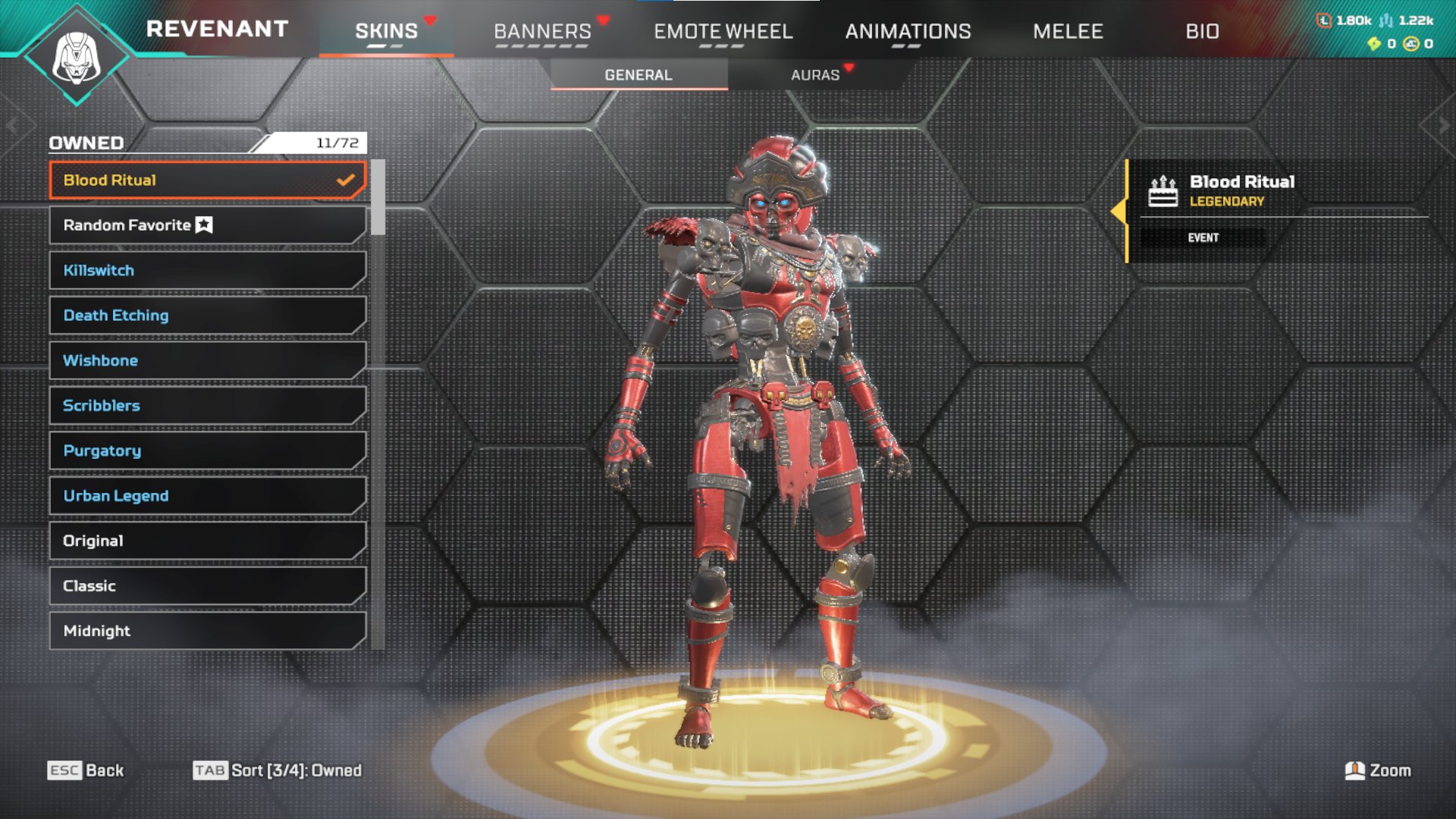Preview the Death Etching skin
This screenshot has width=1456, height=819.
tap(207, 315)
